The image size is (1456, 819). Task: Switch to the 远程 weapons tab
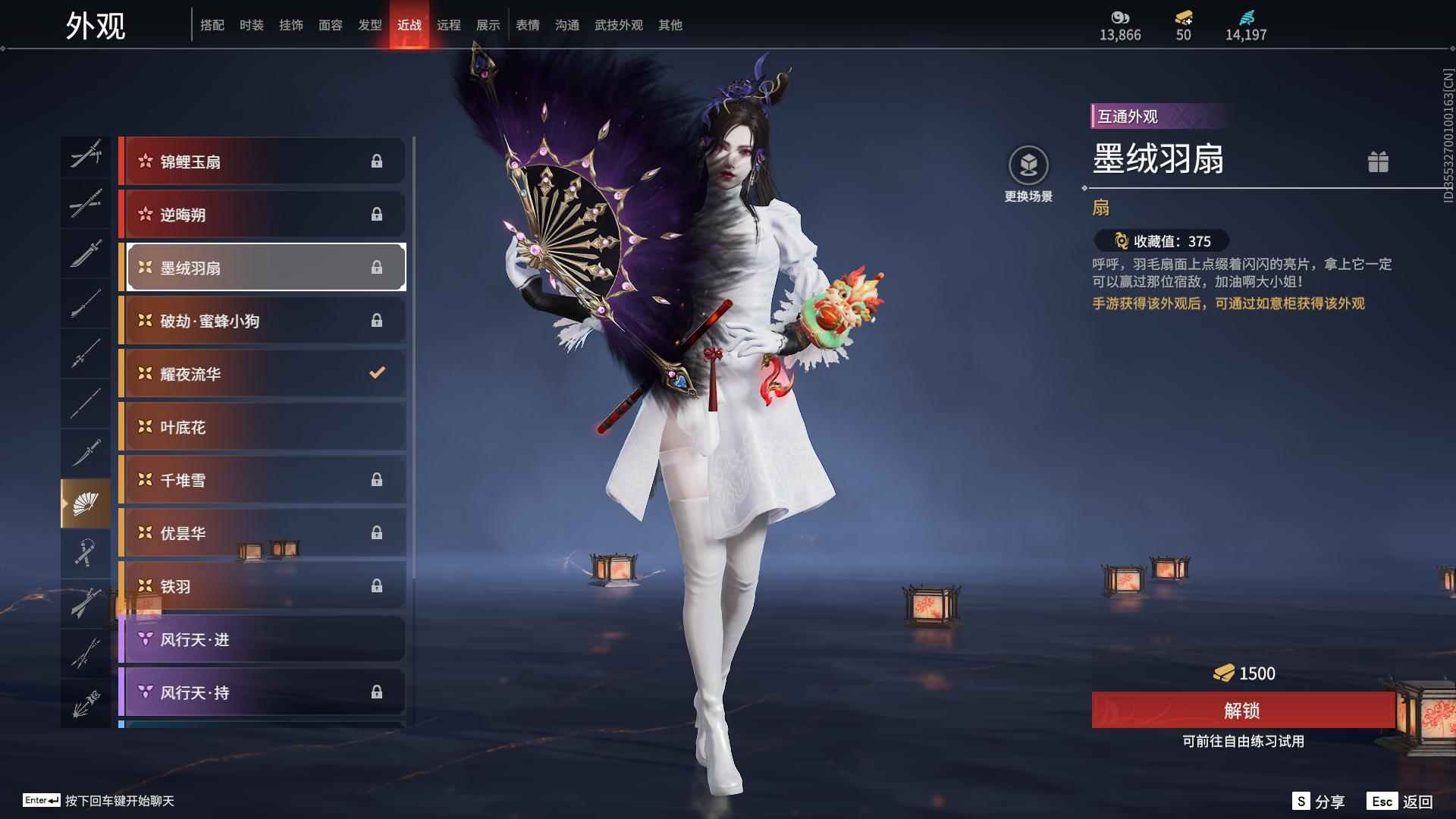(x=450, y=24)
